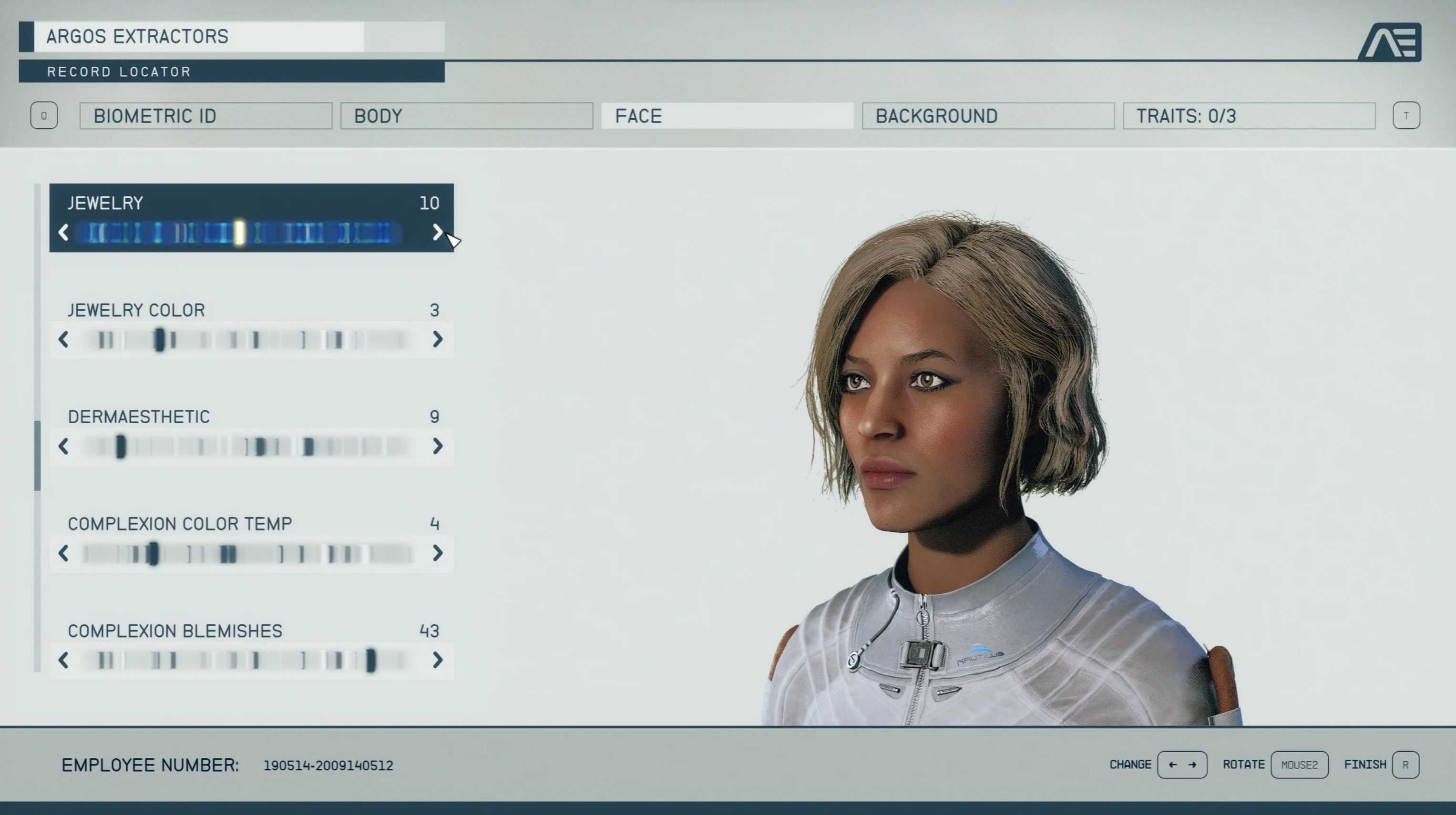
Task: Open the Body tab
Action: pos(466,116)
